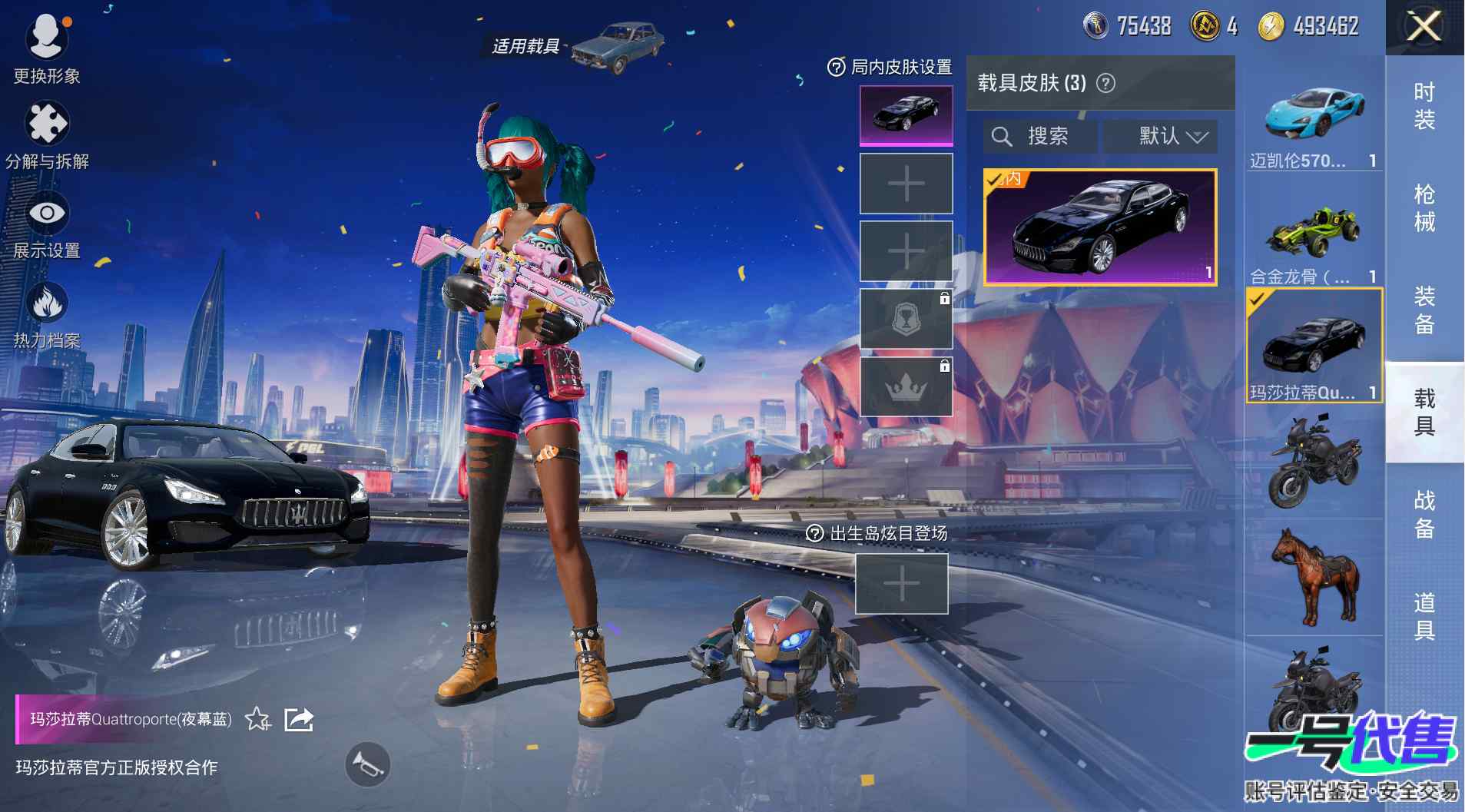Screen dimensions: 1465x812
Task: Favorite the Maserati skin with the star
Action: tap(257, 719)
